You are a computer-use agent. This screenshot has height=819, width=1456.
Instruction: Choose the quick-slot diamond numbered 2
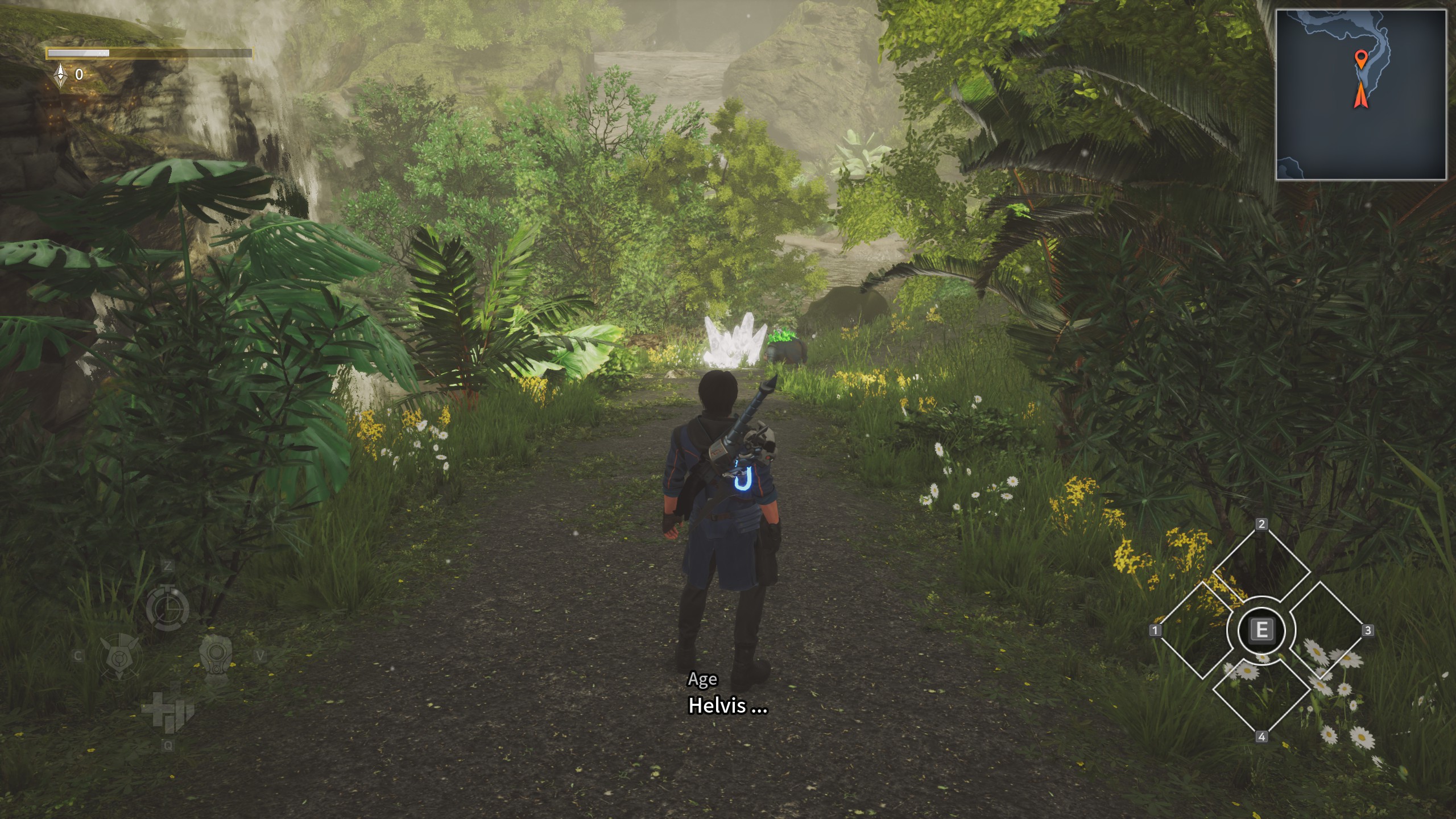[1261, 568]
